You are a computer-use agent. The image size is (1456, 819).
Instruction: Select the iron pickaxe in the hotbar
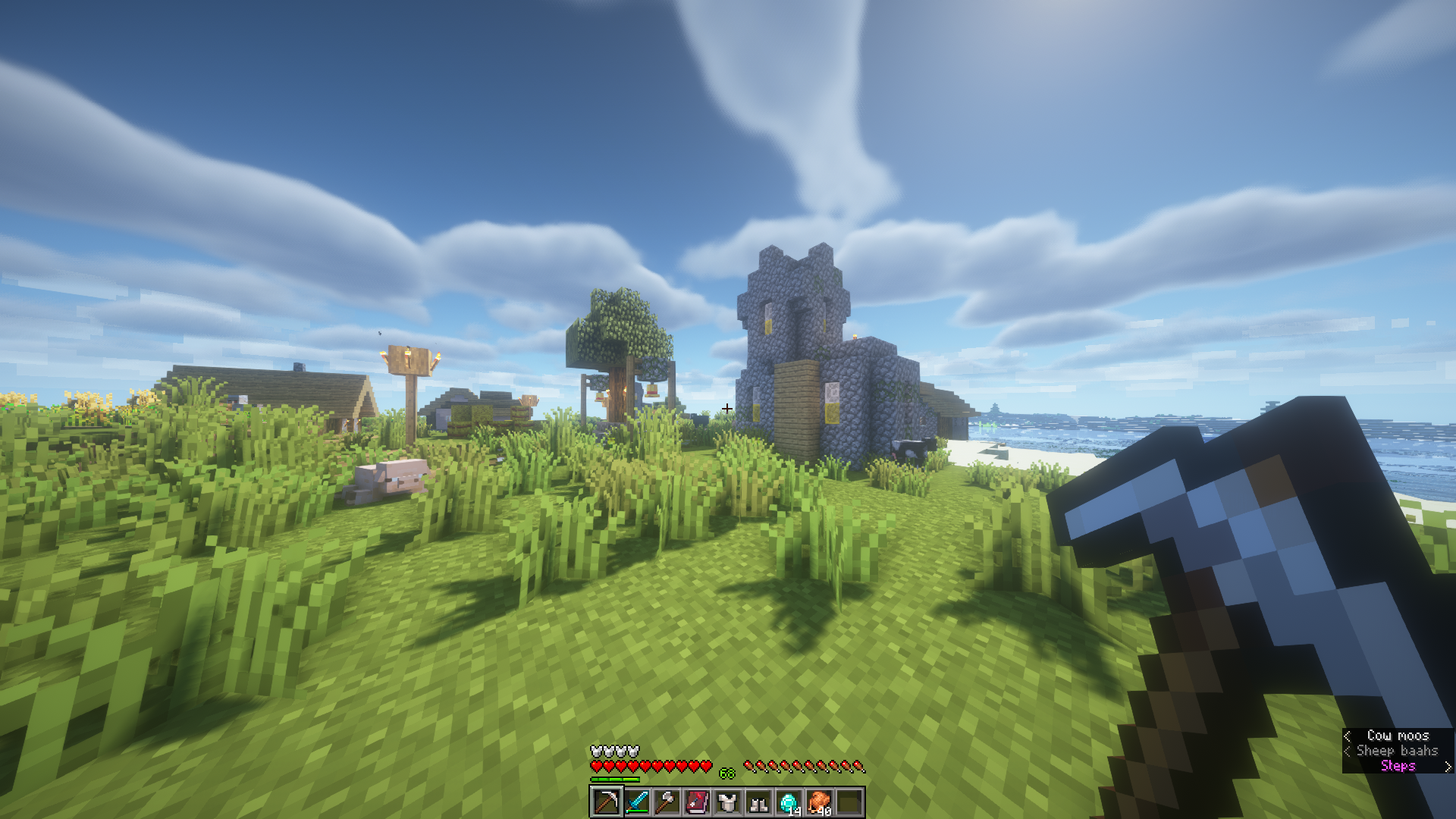click(x=607, y=802)
